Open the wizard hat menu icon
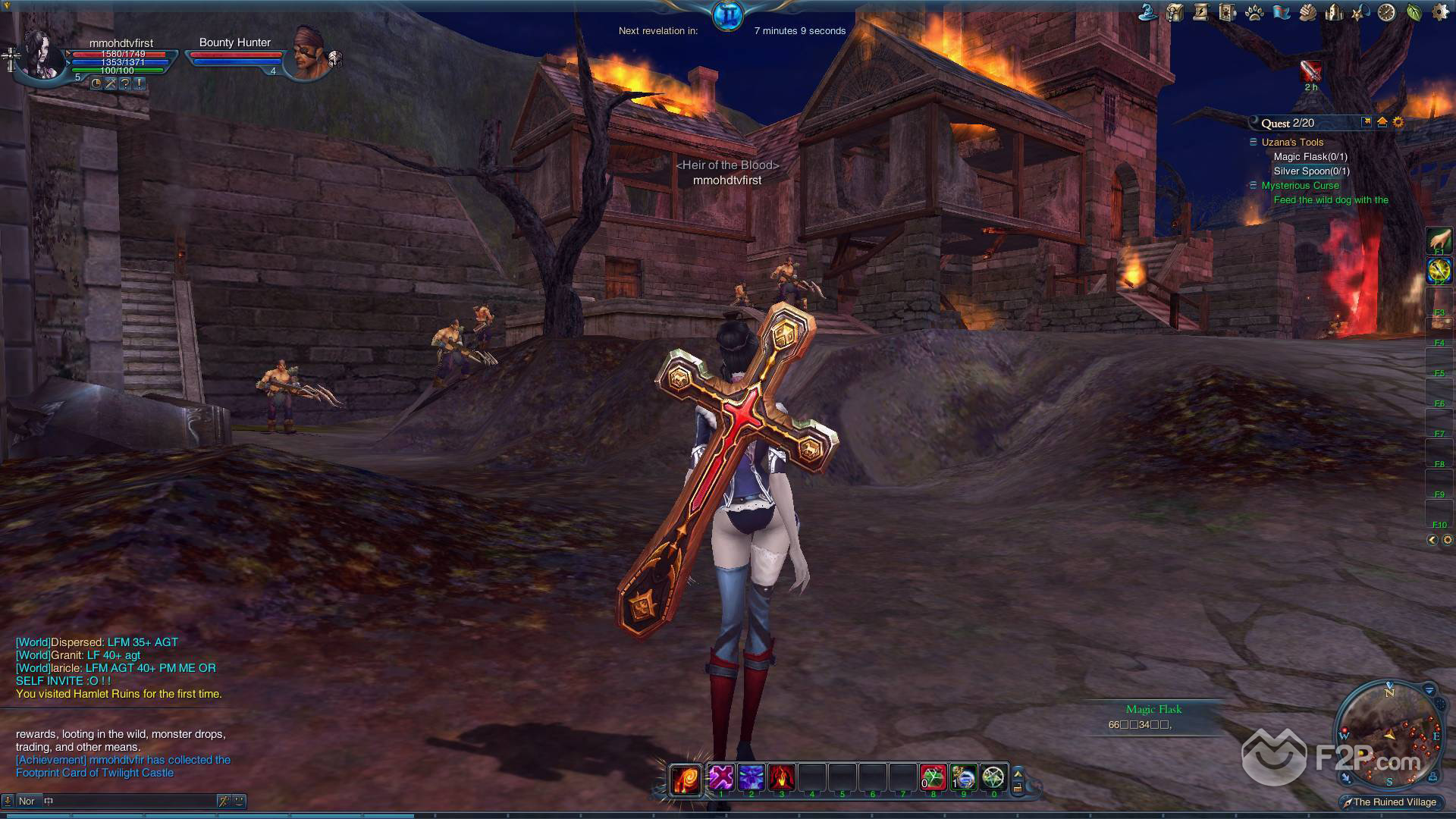This screenshot has width=1456, height=819. 1148,12
